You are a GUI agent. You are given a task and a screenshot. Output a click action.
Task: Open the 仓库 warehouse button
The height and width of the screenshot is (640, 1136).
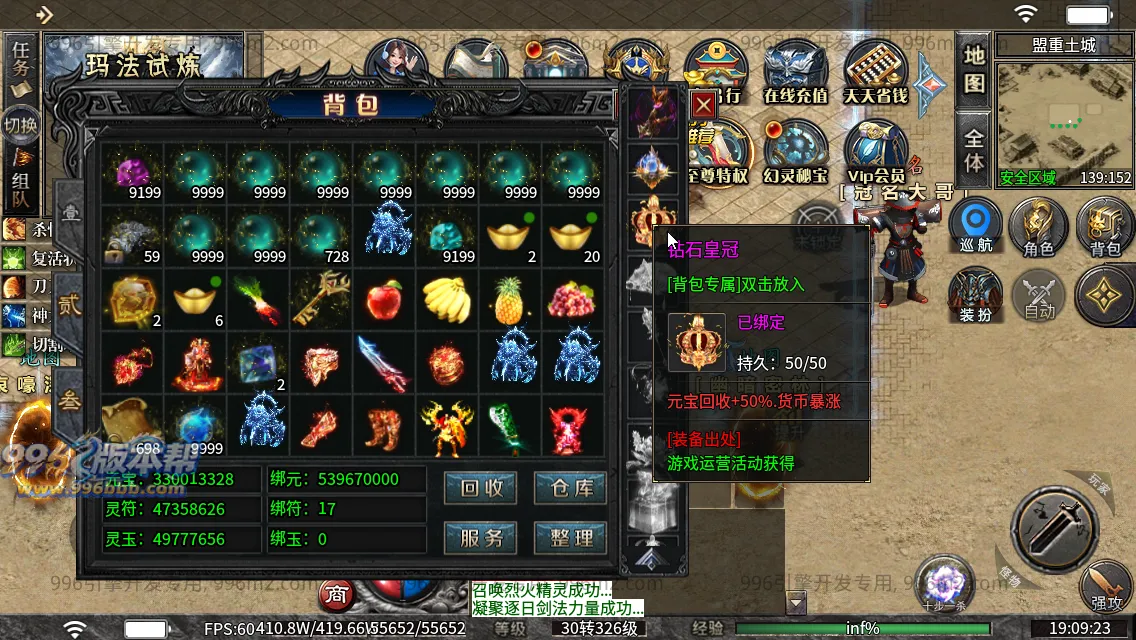[570, 488]
